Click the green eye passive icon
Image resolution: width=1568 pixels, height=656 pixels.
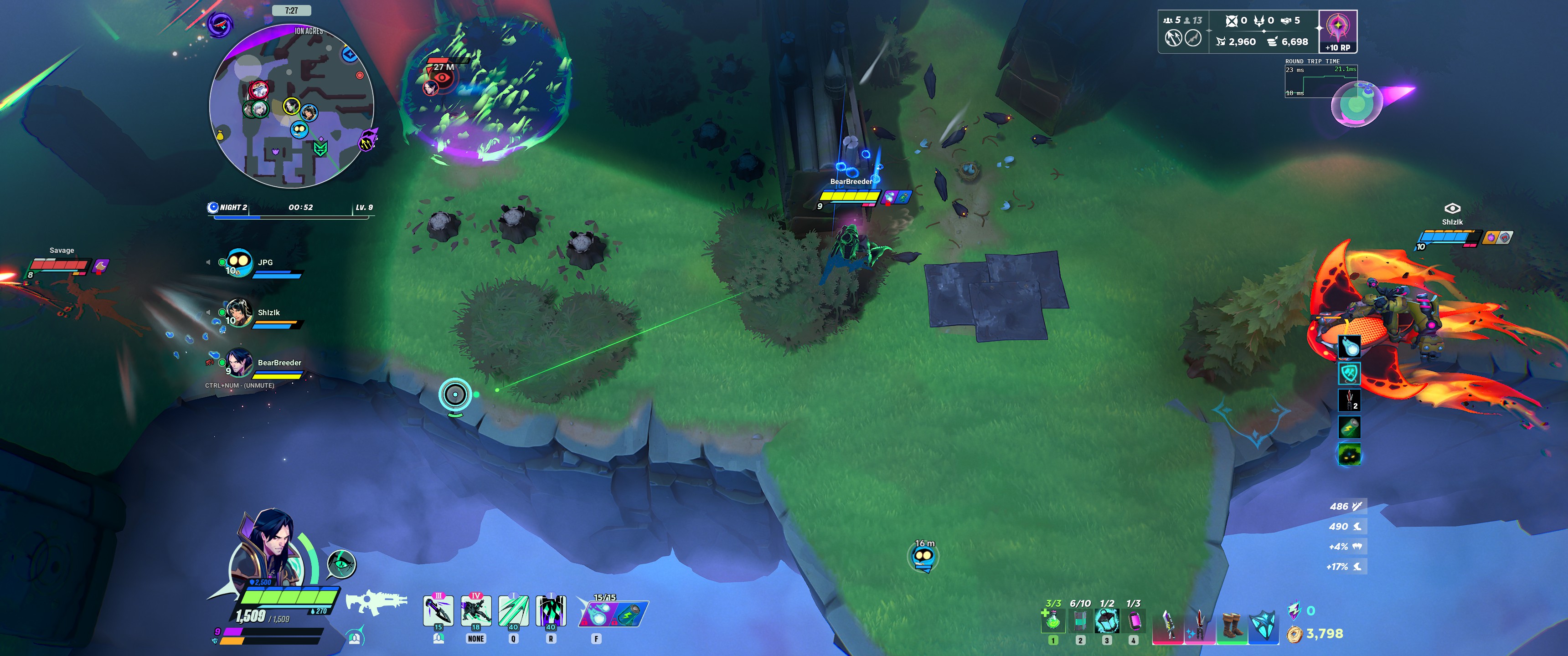(341, 564)
